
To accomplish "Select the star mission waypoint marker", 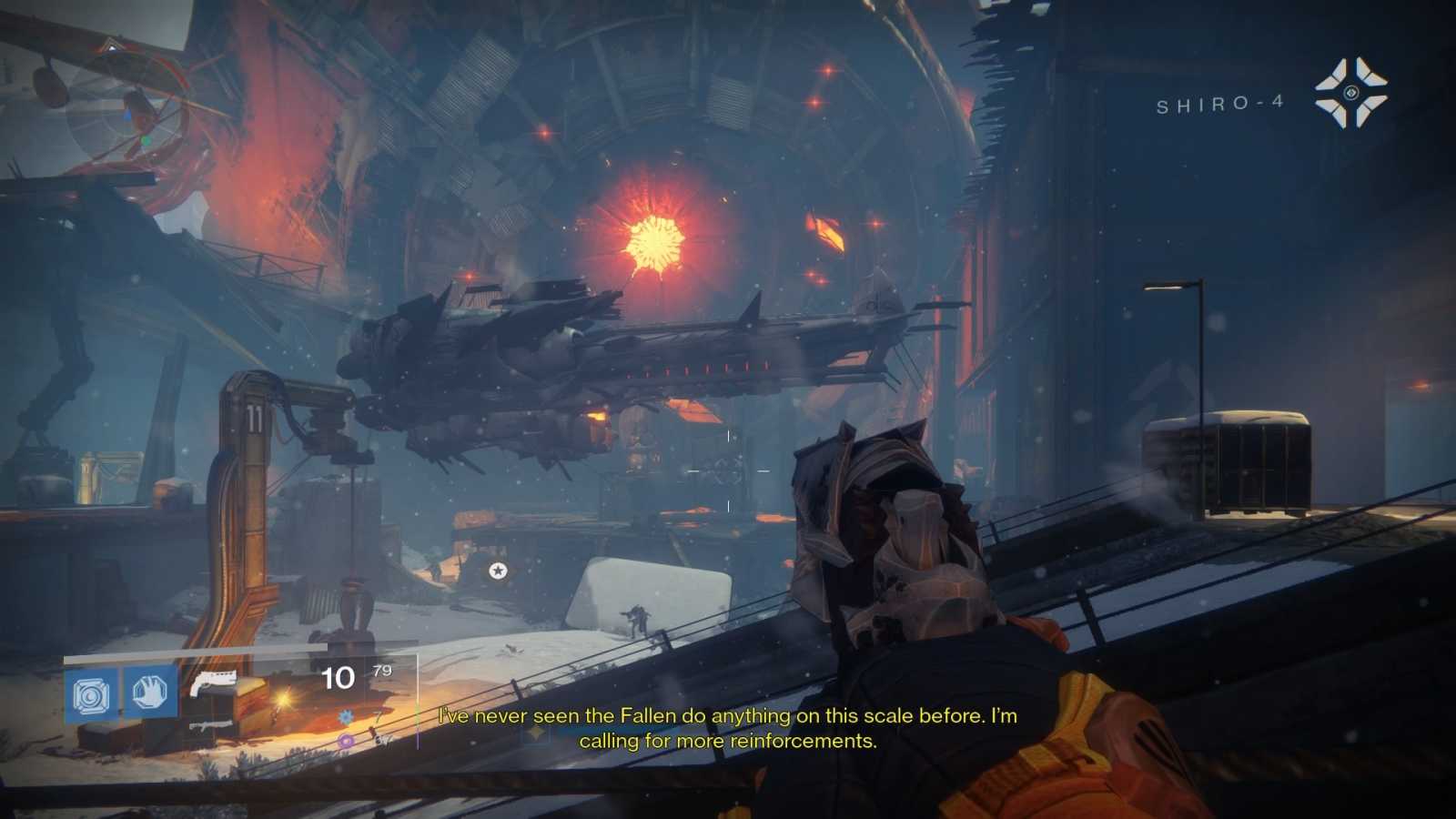I will point(497,571).
